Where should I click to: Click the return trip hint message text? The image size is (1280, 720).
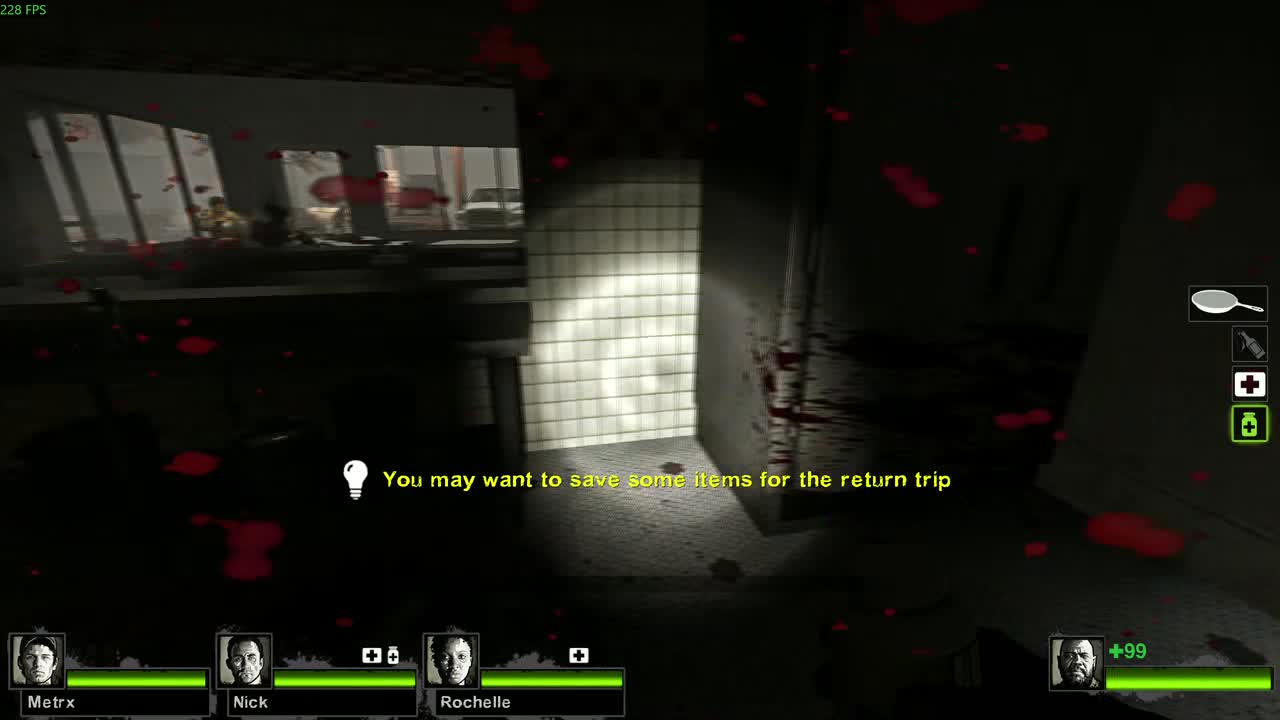coord(666,479)
